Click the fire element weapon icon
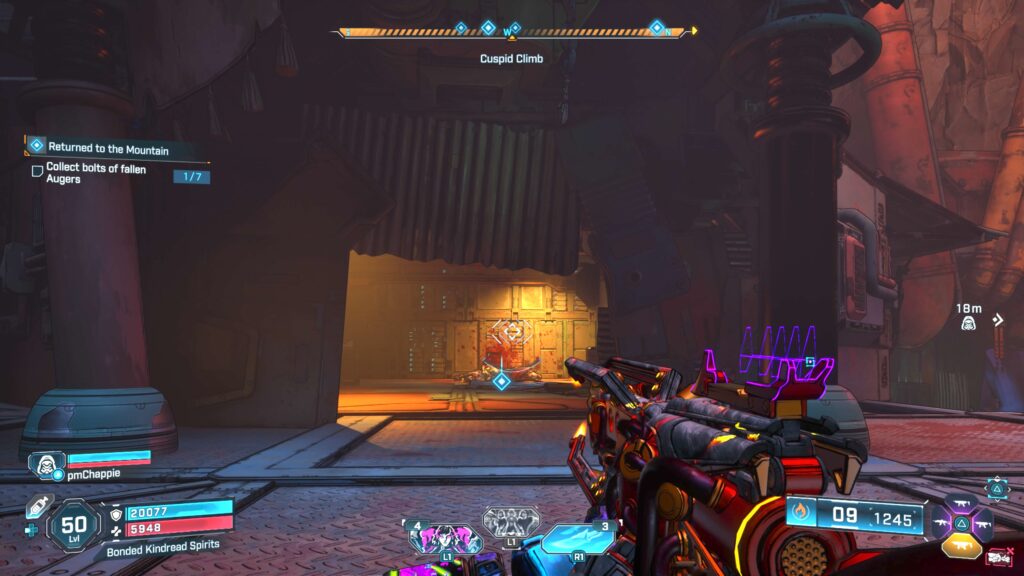1024x576 pixels. 800,514
